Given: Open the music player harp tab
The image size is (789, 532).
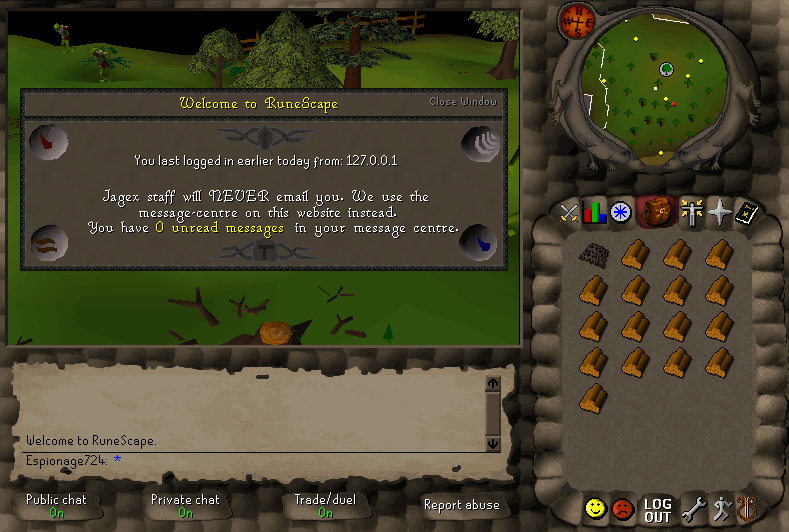Looking at the screenshot, I should [x=746, y=509].
